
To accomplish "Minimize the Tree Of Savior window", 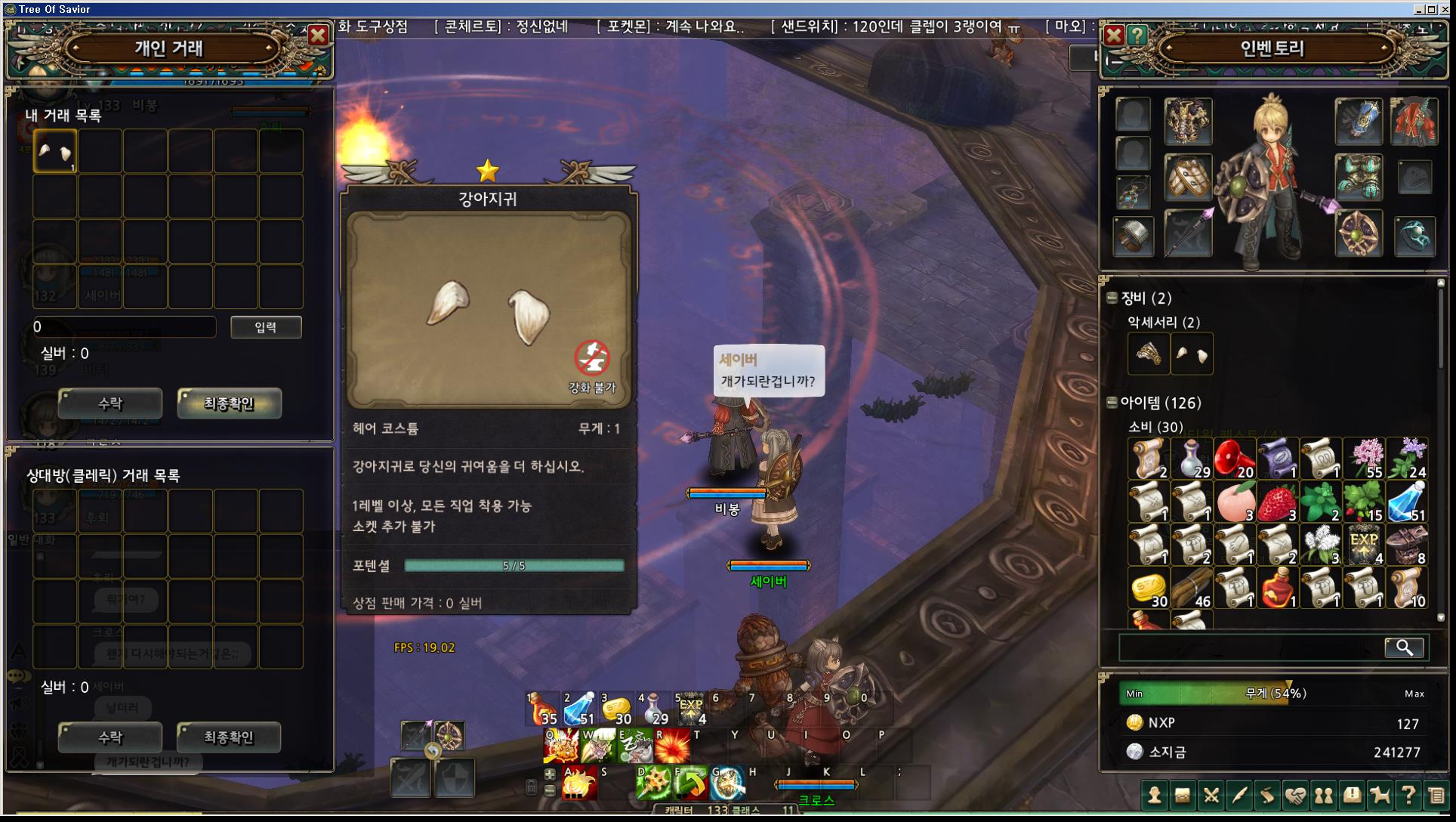I will pos(1419,9).
